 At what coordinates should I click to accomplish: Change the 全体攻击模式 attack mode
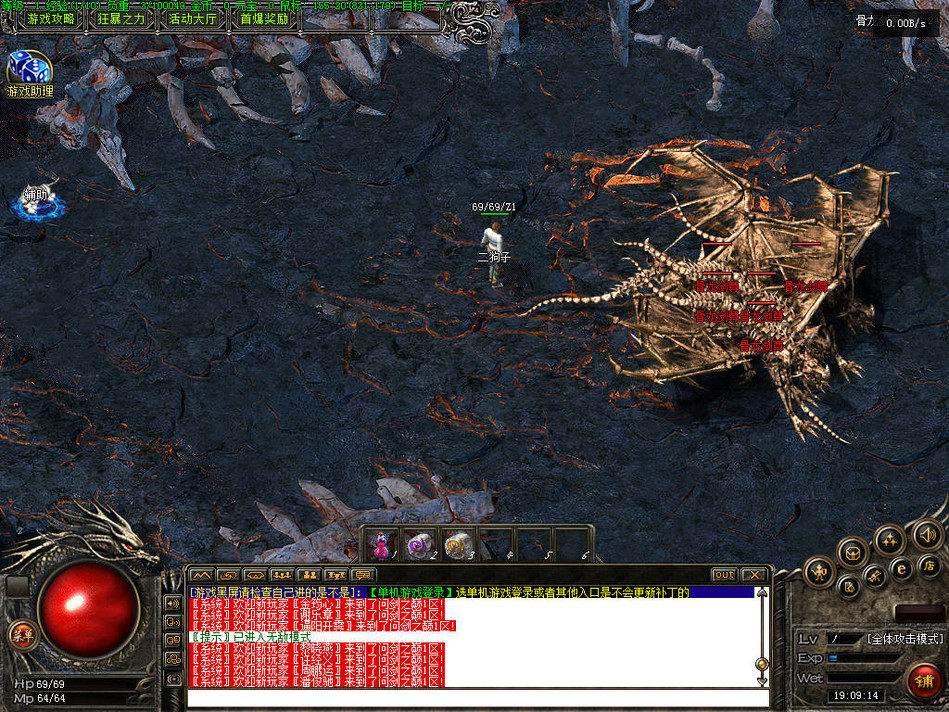[904, 638]
